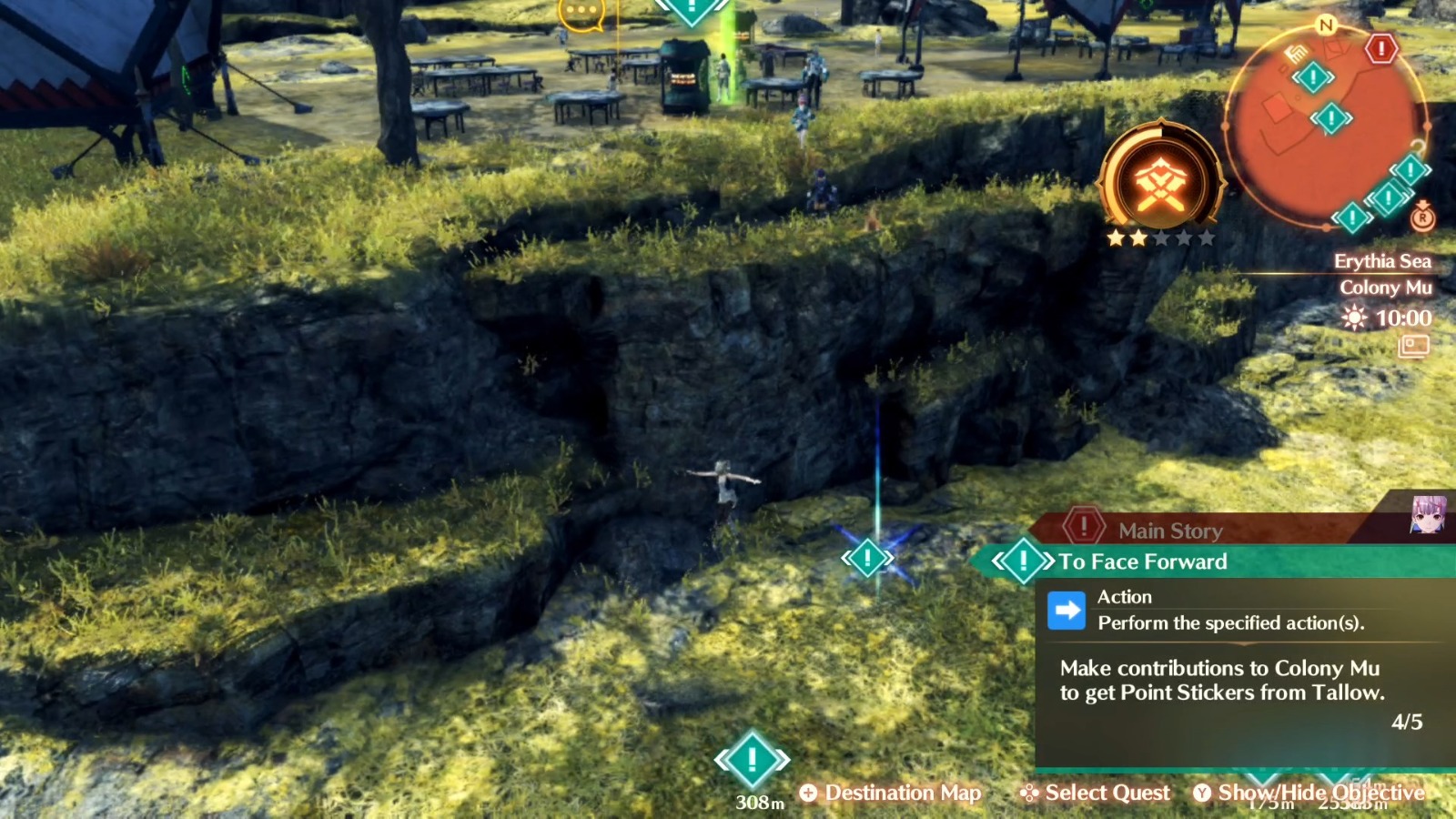This screenshot has width=1456, height=819.
Task: Click the Colony Mu affinity emblem
Action: [x=1164, y=182]
